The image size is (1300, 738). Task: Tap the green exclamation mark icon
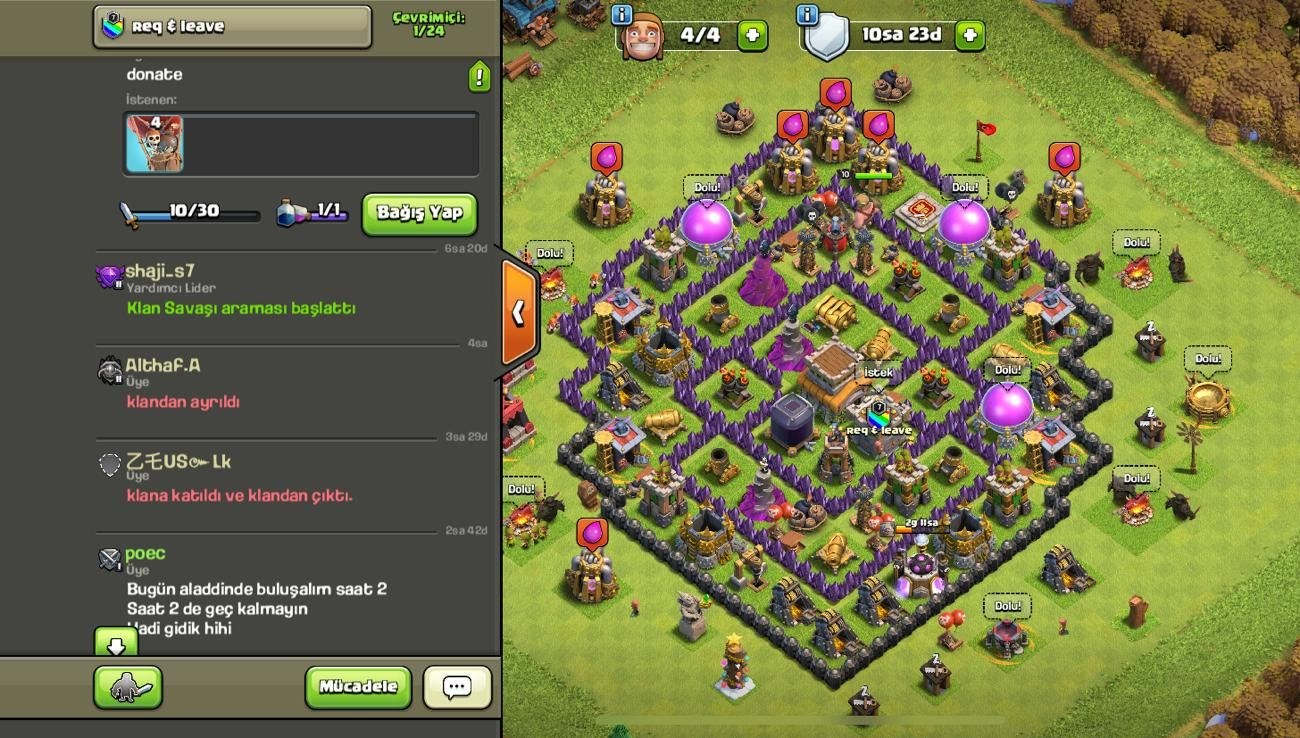(x=480, y=76)
